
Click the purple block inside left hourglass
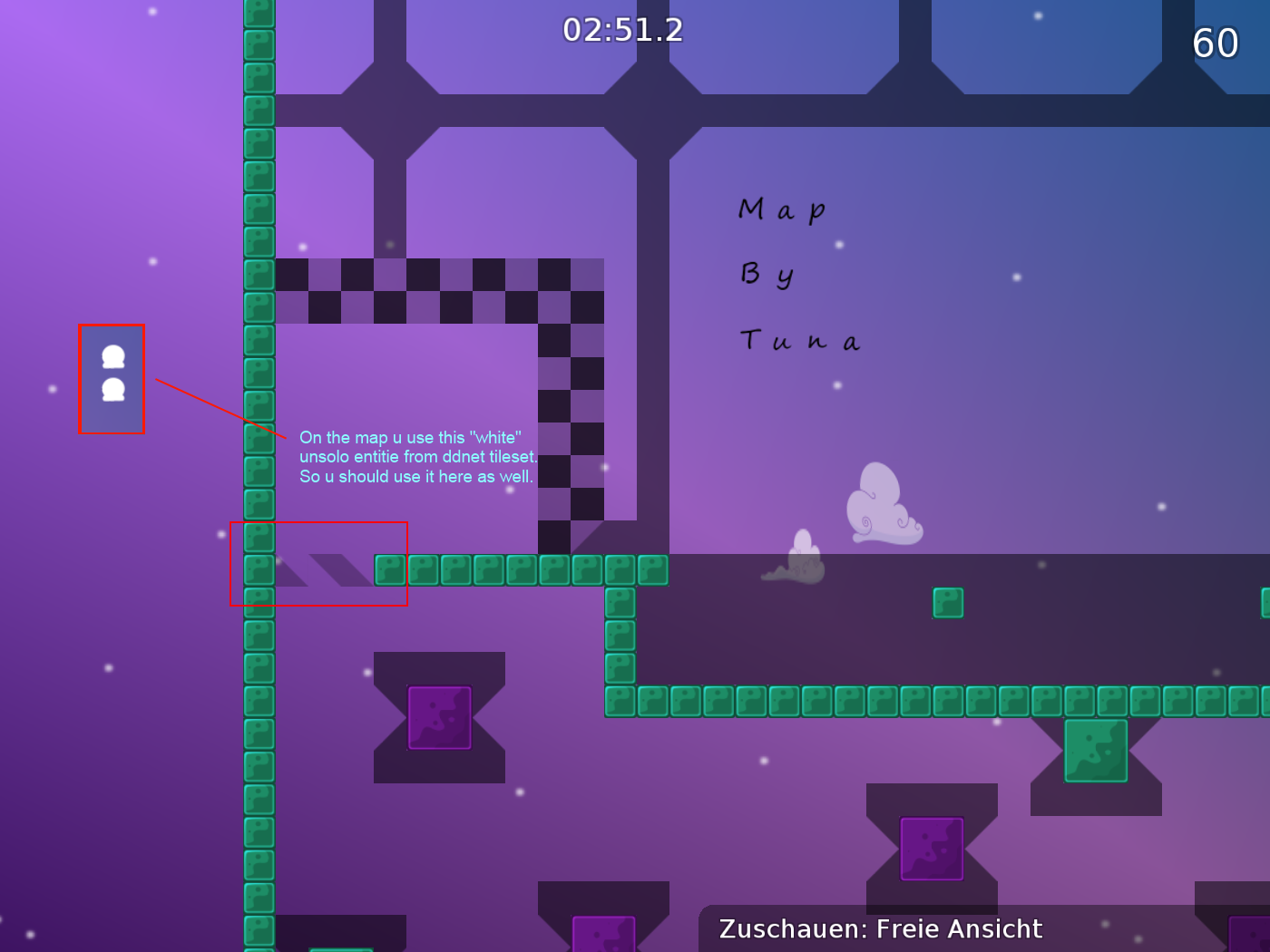pyautogui.click(x=439, y=719)
